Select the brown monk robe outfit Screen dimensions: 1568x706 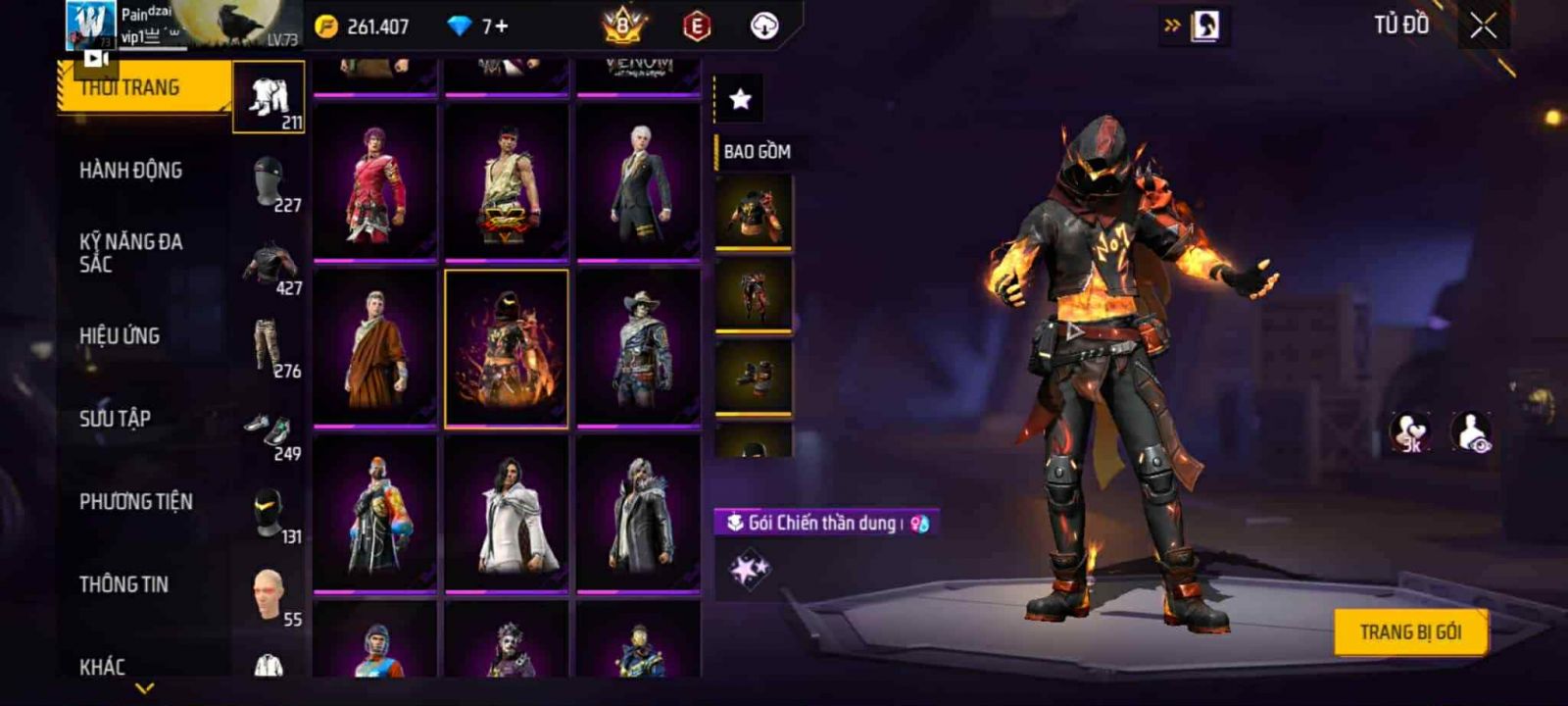375,349
